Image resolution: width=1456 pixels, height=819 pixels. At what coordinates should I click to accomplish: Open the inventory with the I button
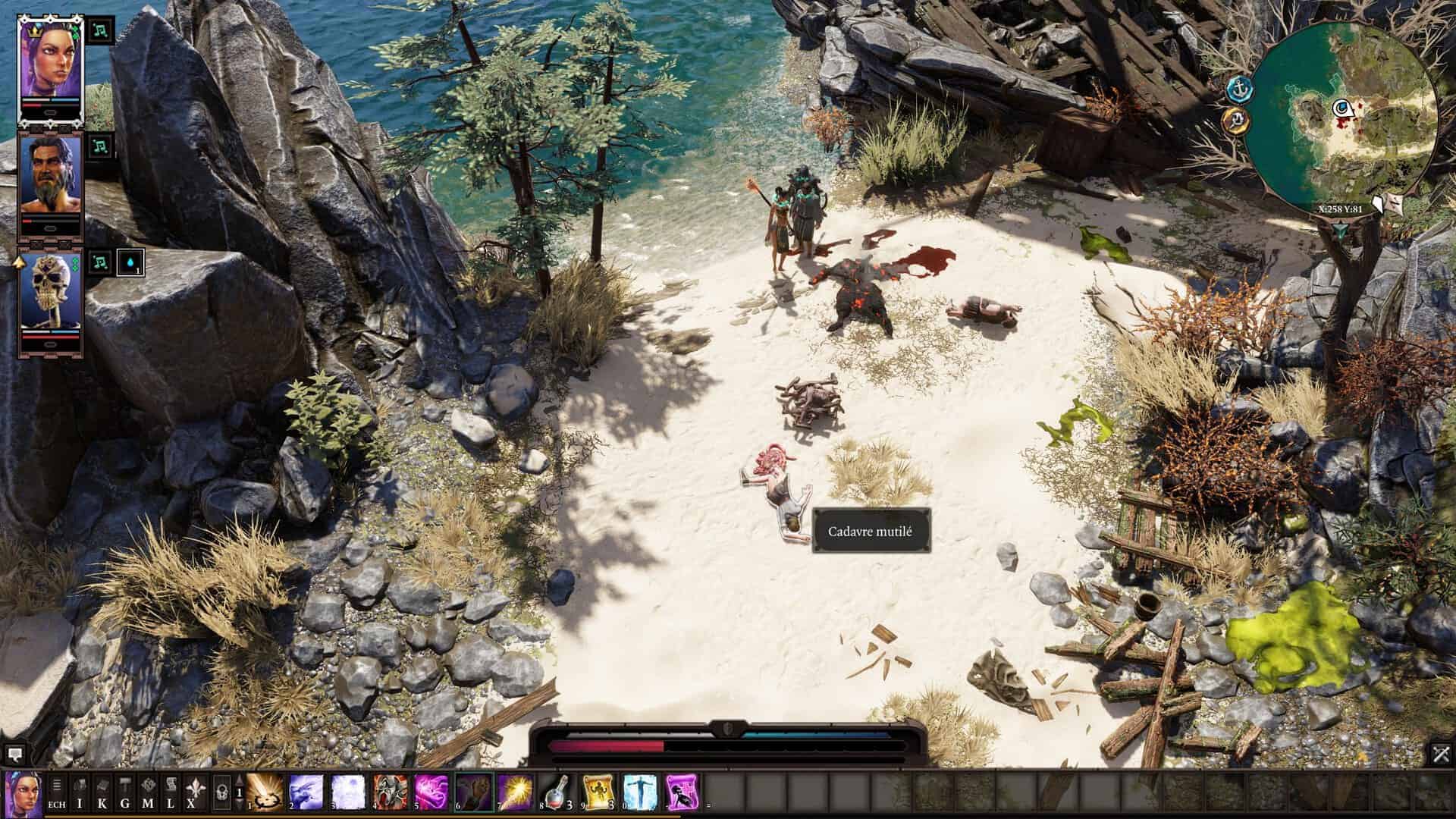pos(80,792)
